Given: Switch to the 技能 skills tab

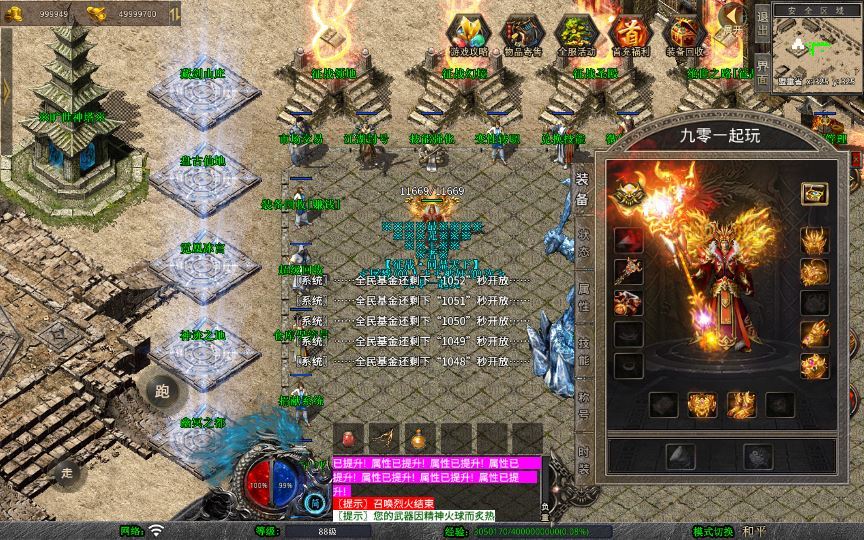Looking at the screenshot, I should coord(582,352).
